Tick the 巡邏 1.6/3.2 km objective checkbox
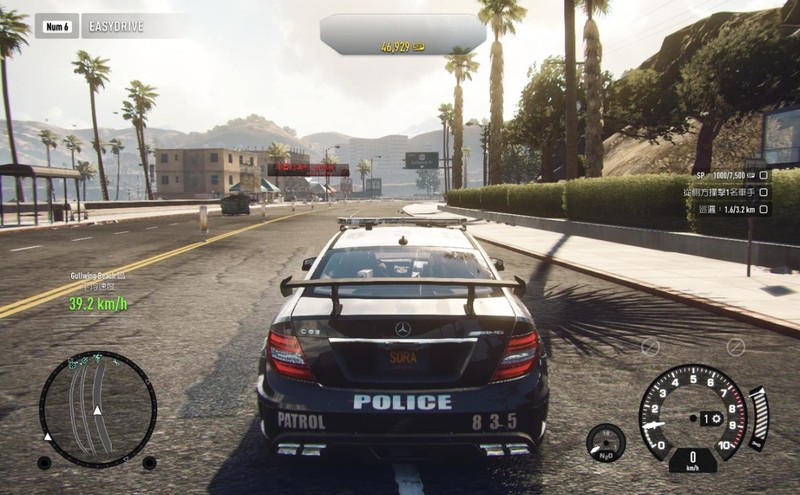 pos(764,209)
